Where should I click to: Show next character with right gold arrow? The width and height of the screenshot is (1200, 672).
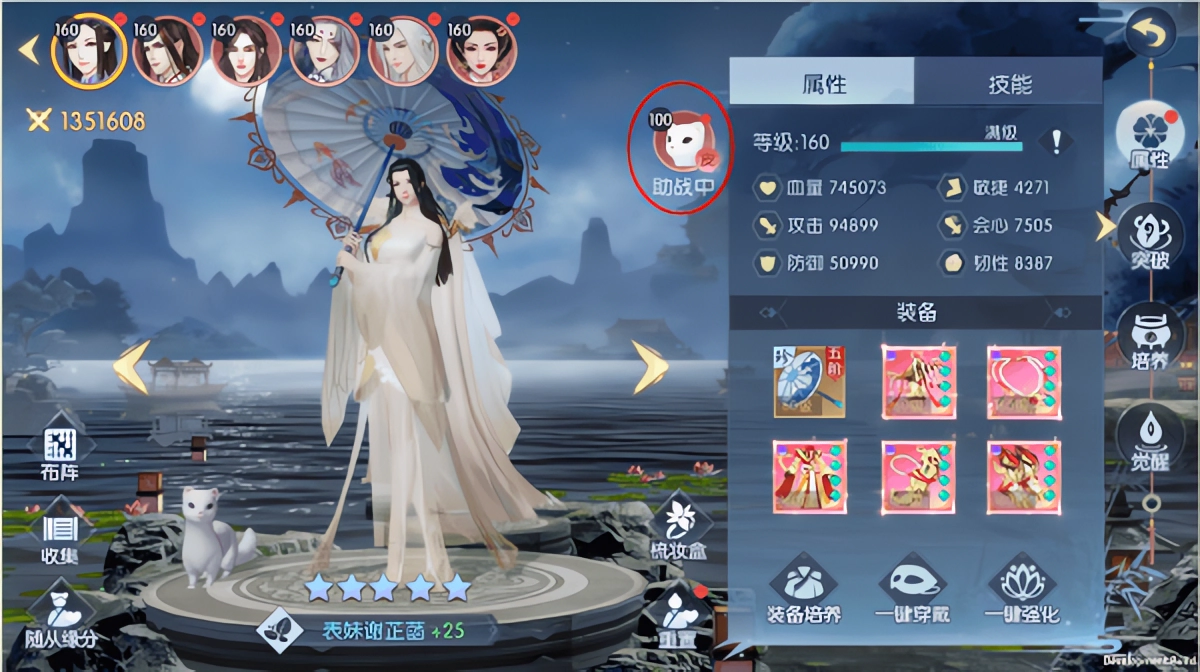click(x=649, y=368)
